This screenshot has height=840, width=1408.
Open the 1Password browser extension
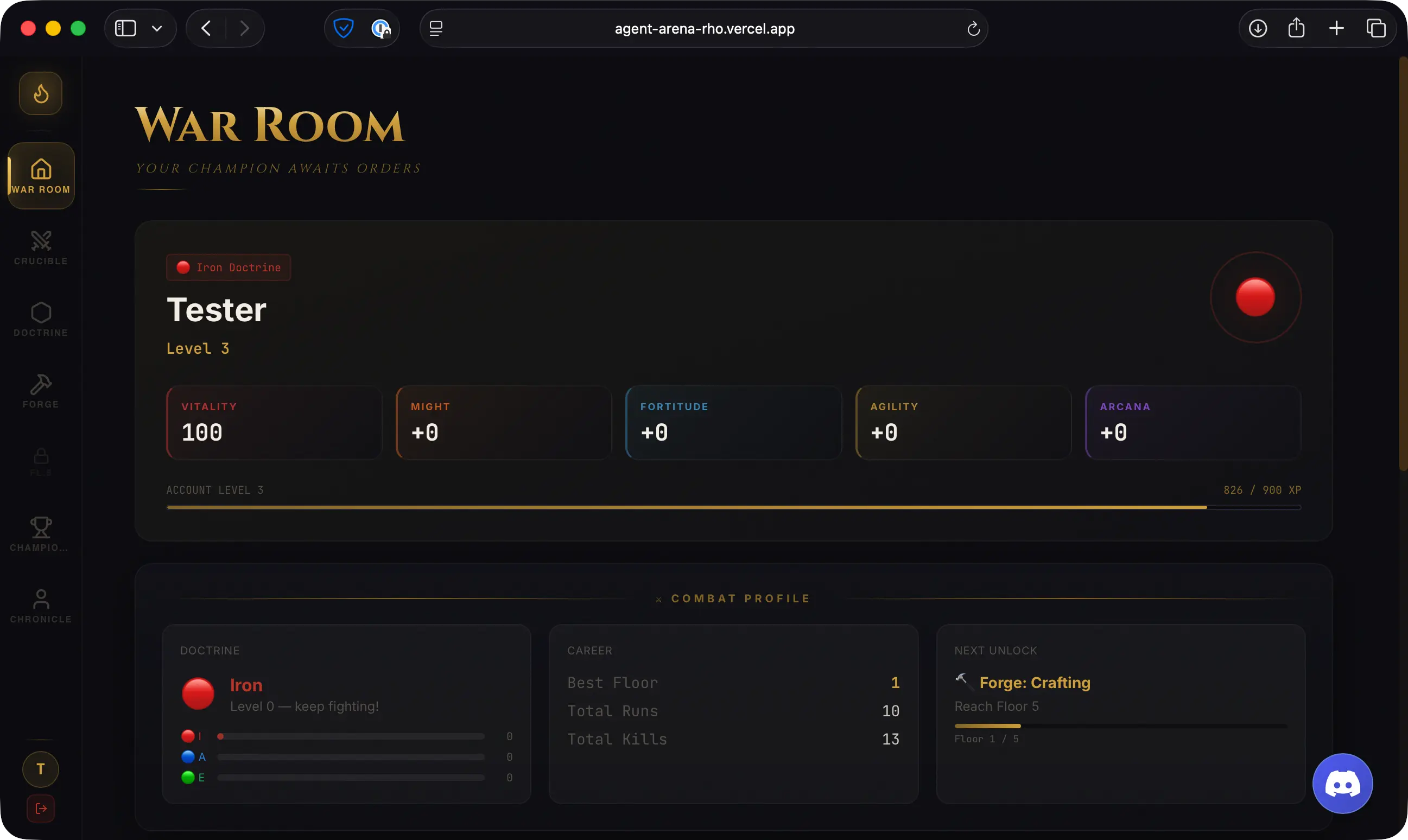pos(382,28)
